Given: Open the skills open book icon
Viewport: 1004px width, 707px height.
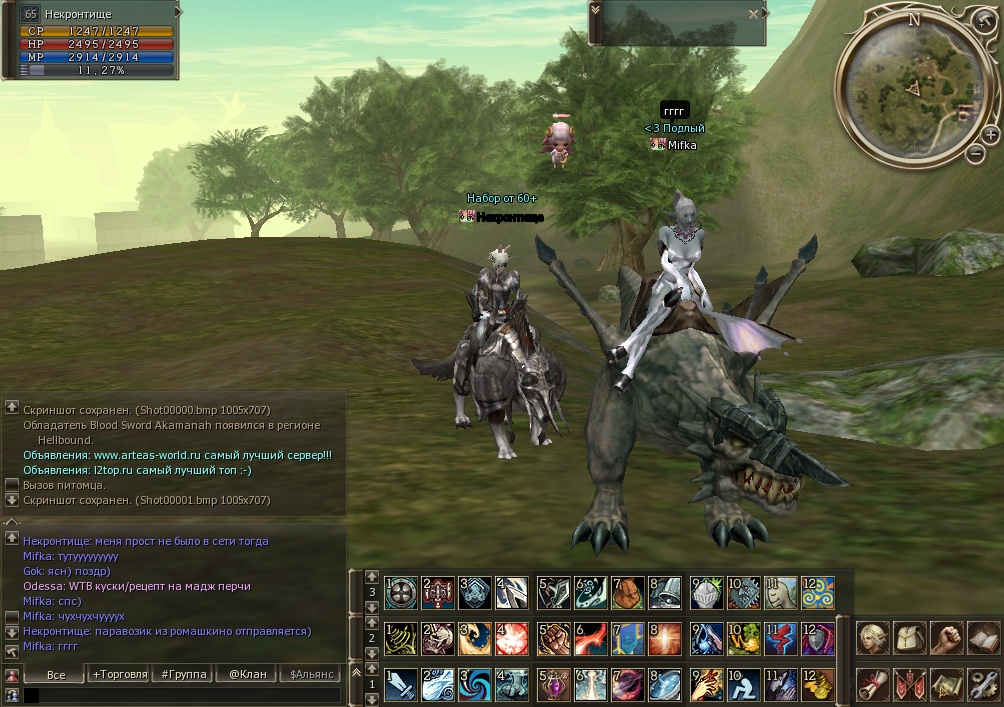Looking at the screenshot, I should point(983,637).
